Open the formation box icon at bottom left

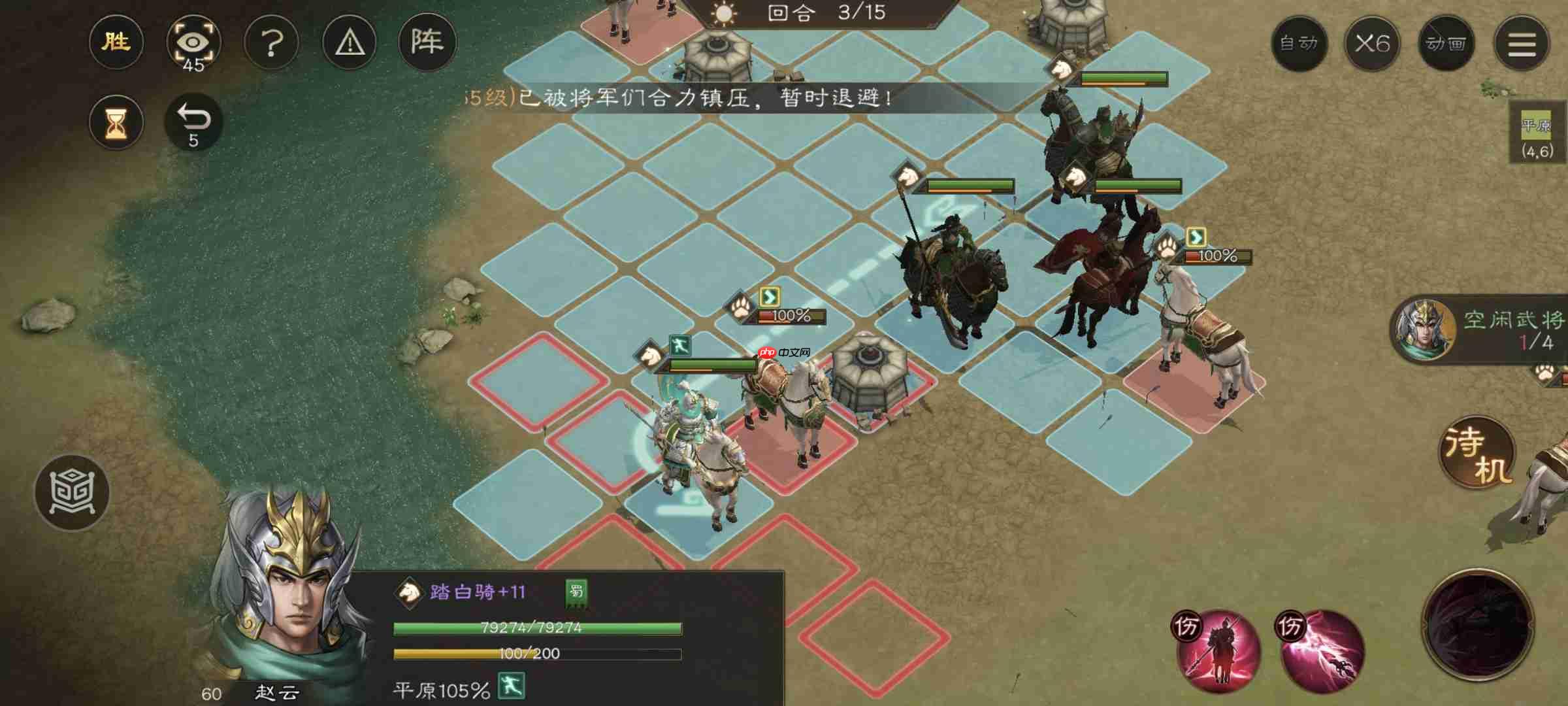pyautogui.click(x=72, y=494)
